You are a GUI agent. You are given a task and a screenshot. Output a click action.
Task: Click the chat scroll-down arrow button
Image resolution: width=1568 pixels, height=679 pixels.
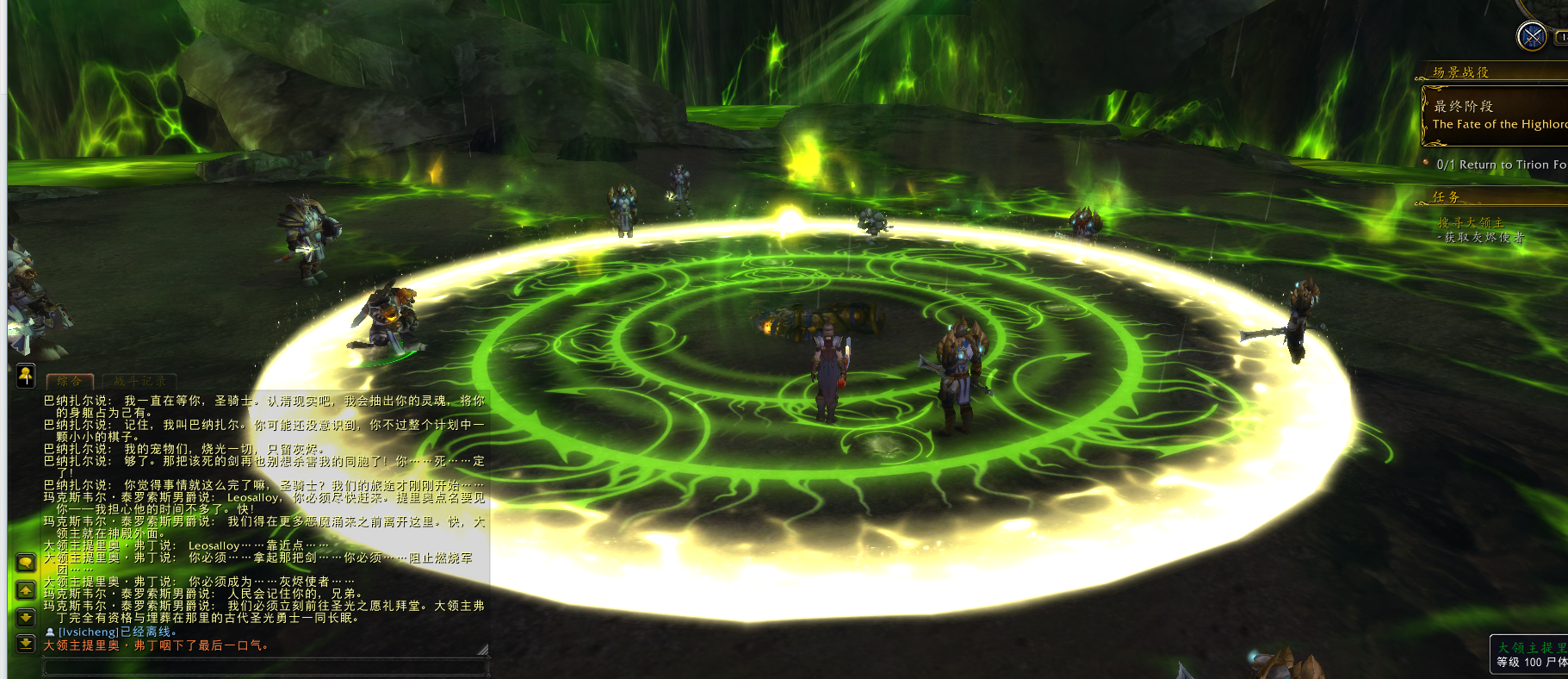[26, 617]
